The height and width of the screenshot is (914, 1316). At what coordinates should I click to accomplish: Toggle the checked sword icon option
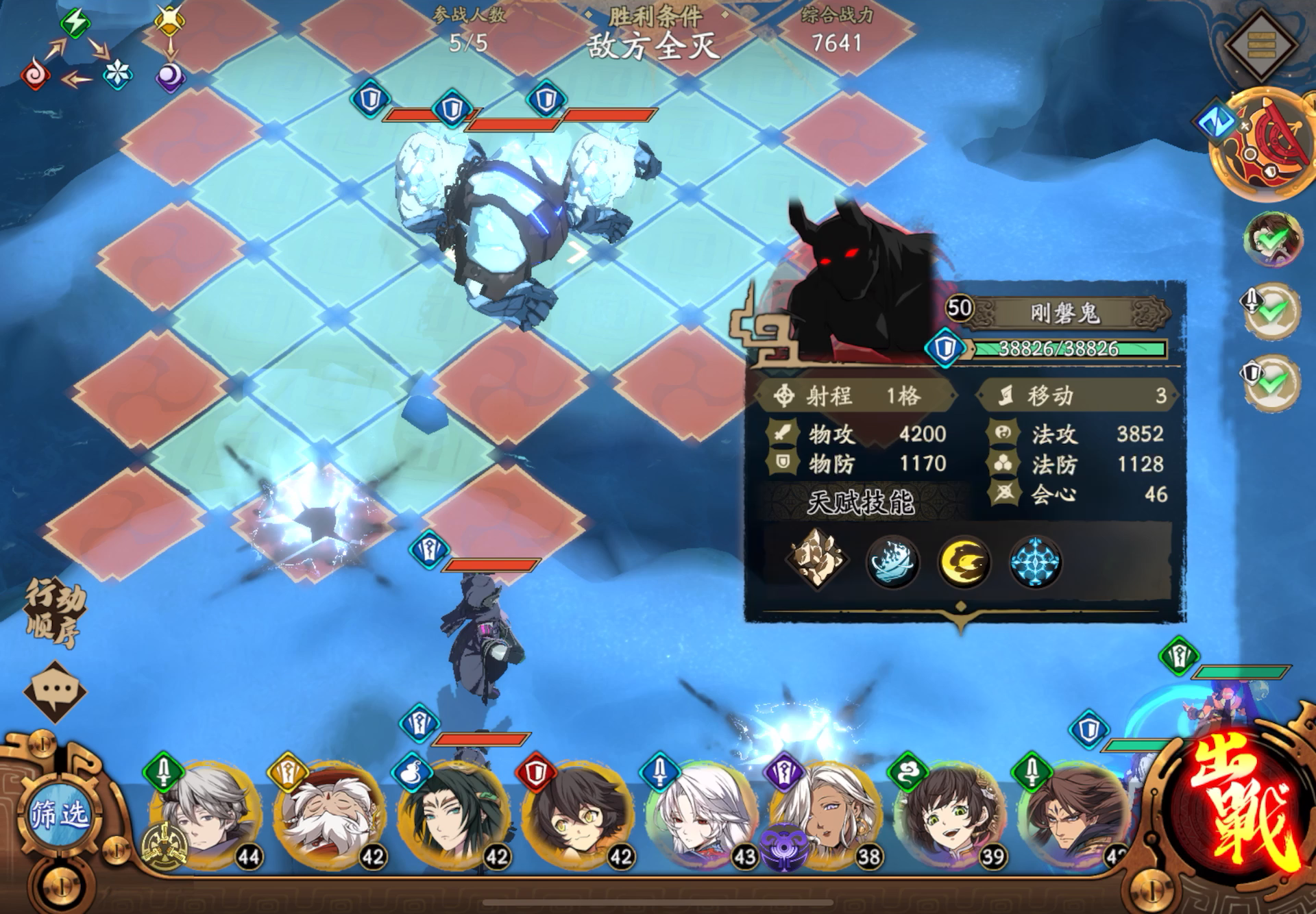[1272, 310]
